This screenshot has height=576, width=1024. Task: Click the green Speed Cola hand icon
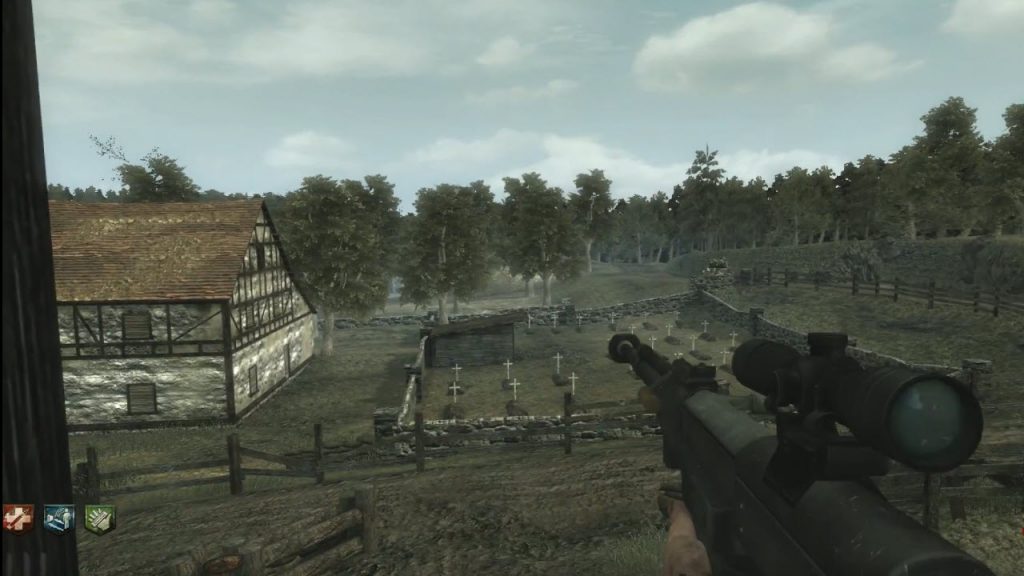pos(99,518)
